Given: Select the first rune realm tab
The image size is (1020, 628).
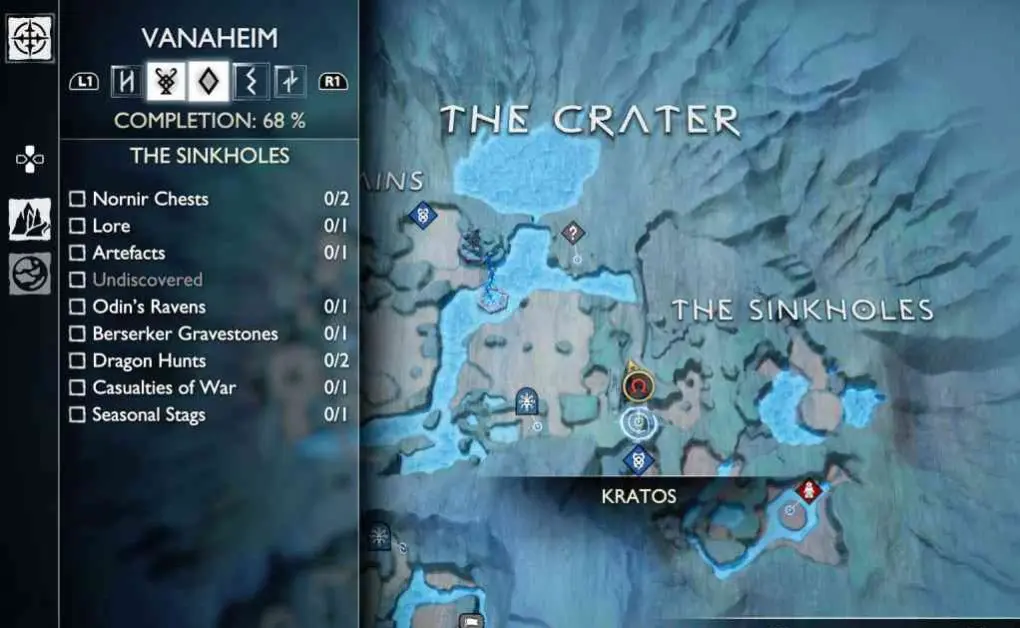Looking at the screenshot, I should pos(126,82).
